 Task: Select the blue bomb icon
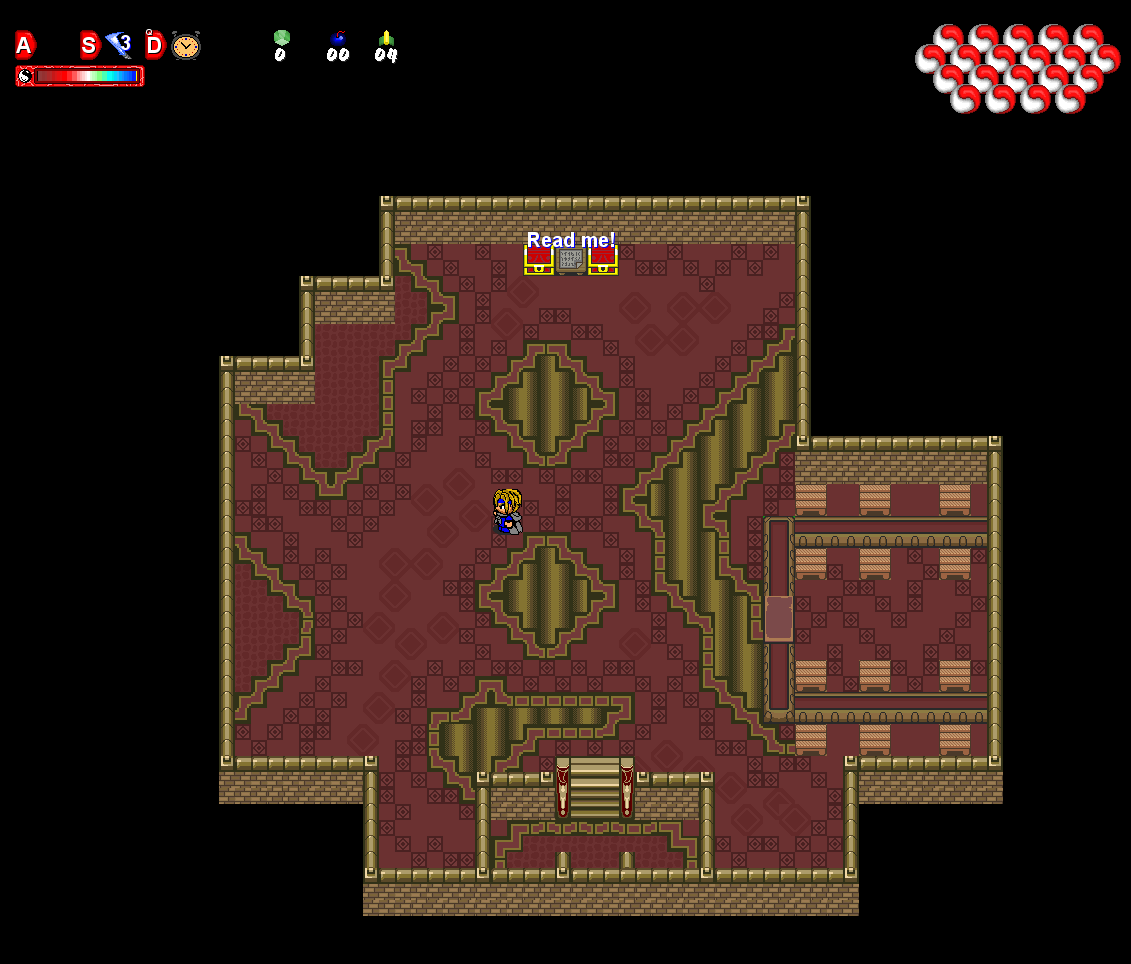tap(338, 38)
